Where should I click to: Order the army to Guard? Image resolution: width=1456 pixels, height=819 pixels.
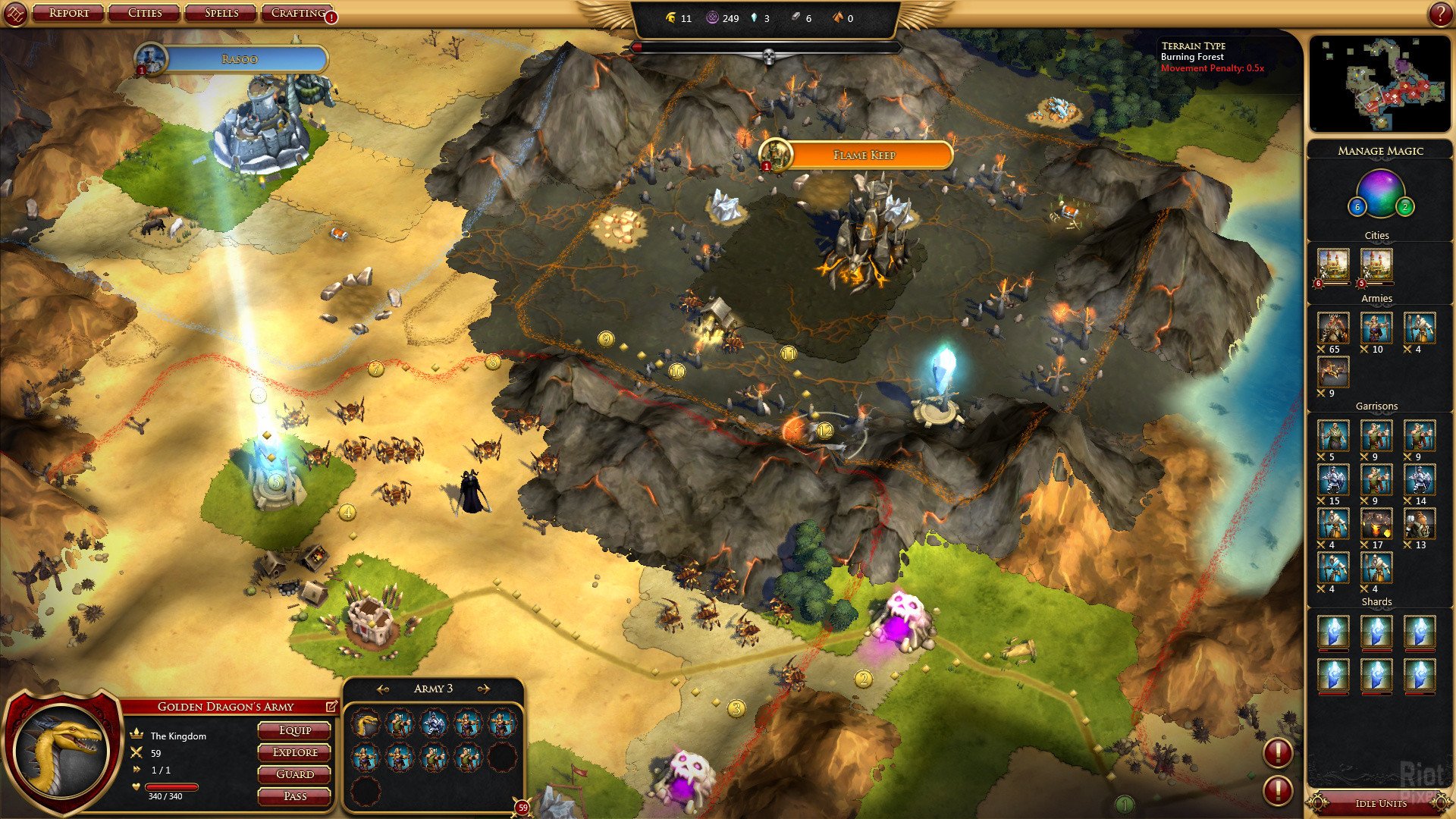294,774
